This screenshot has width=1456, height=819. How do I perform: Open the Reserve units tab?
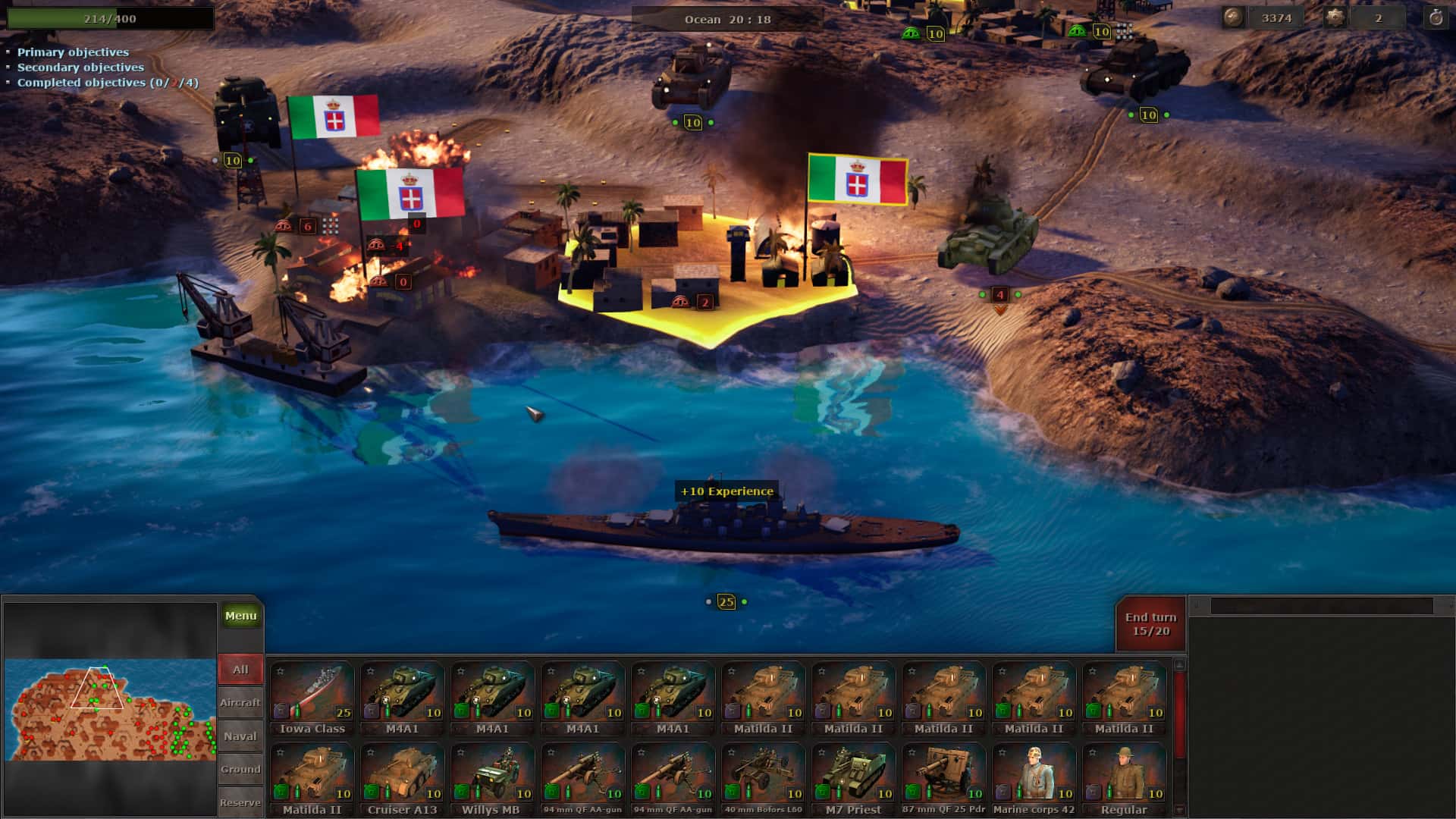pyautogui.click(x=240, y=802)
